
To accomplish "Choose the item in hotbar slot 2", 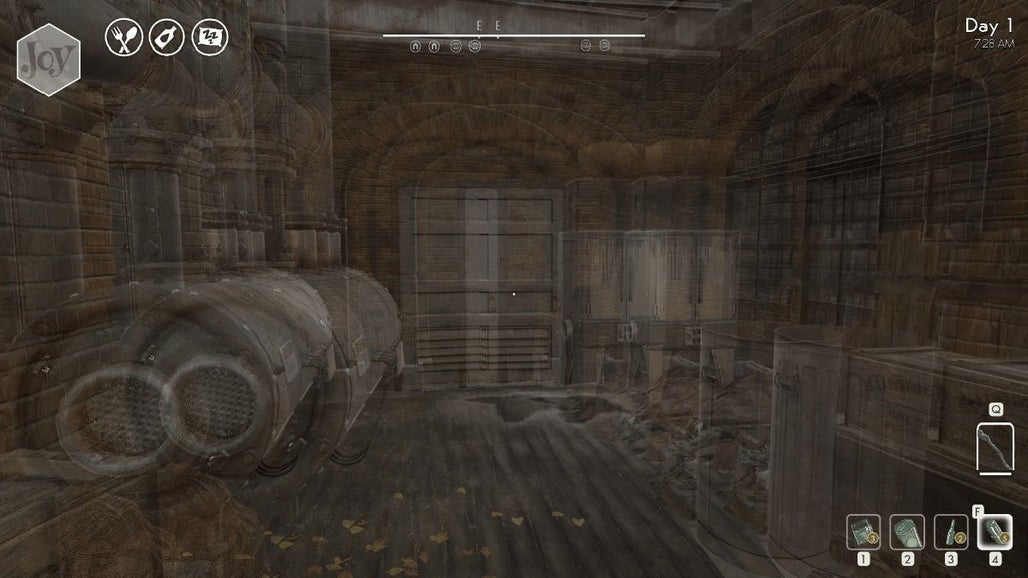I will pos(907,531).
